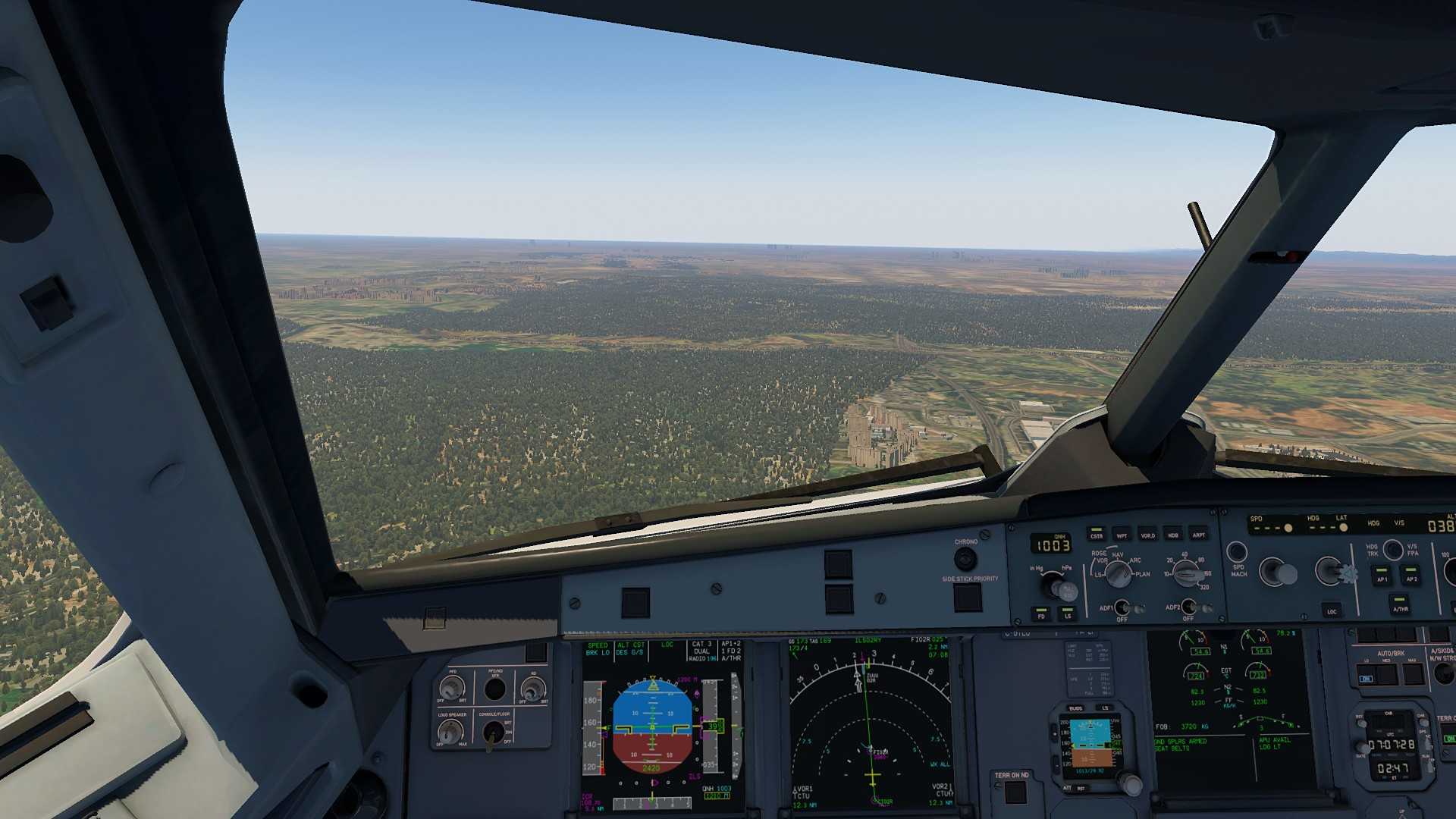Click the auto brake LO button
The height and width of the screenshot is (819, 1456).
1366,675
